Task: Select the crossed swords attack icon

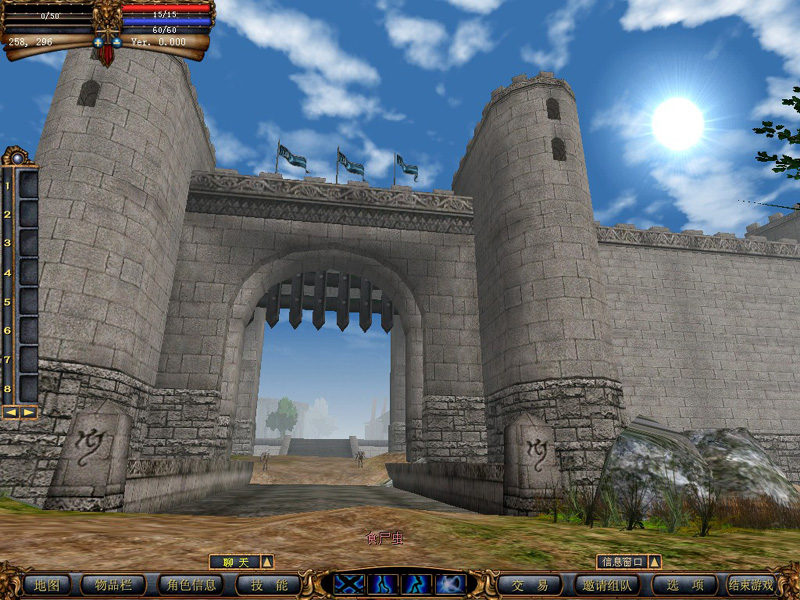Action: point(349,584)
